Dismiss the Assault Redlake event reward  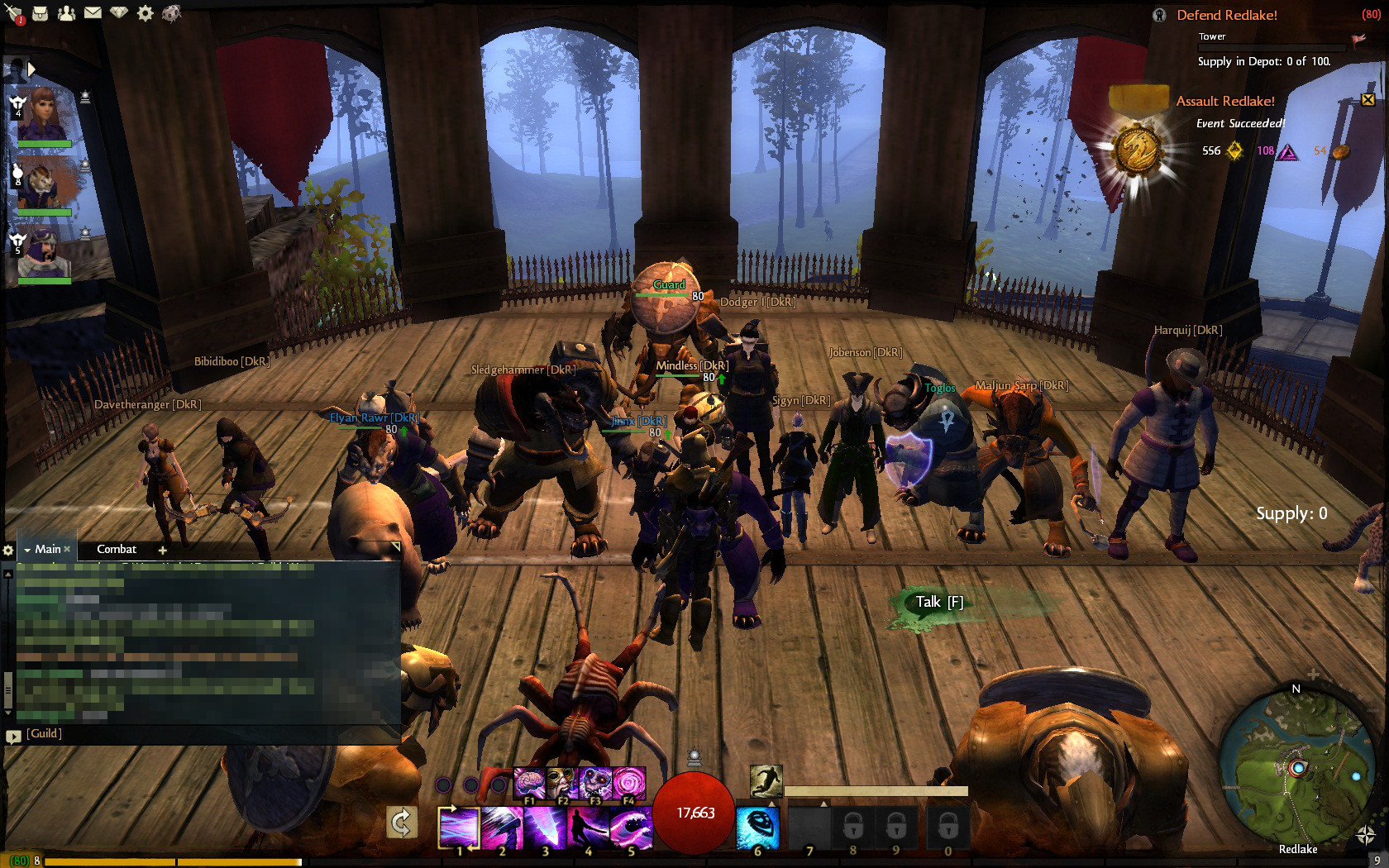(1368, 100)
